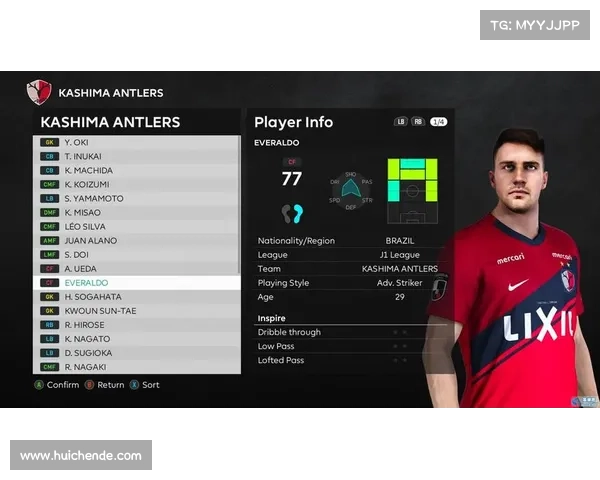Select H. Sogahata from the list

pyautogui.click(x=135, y=297)
